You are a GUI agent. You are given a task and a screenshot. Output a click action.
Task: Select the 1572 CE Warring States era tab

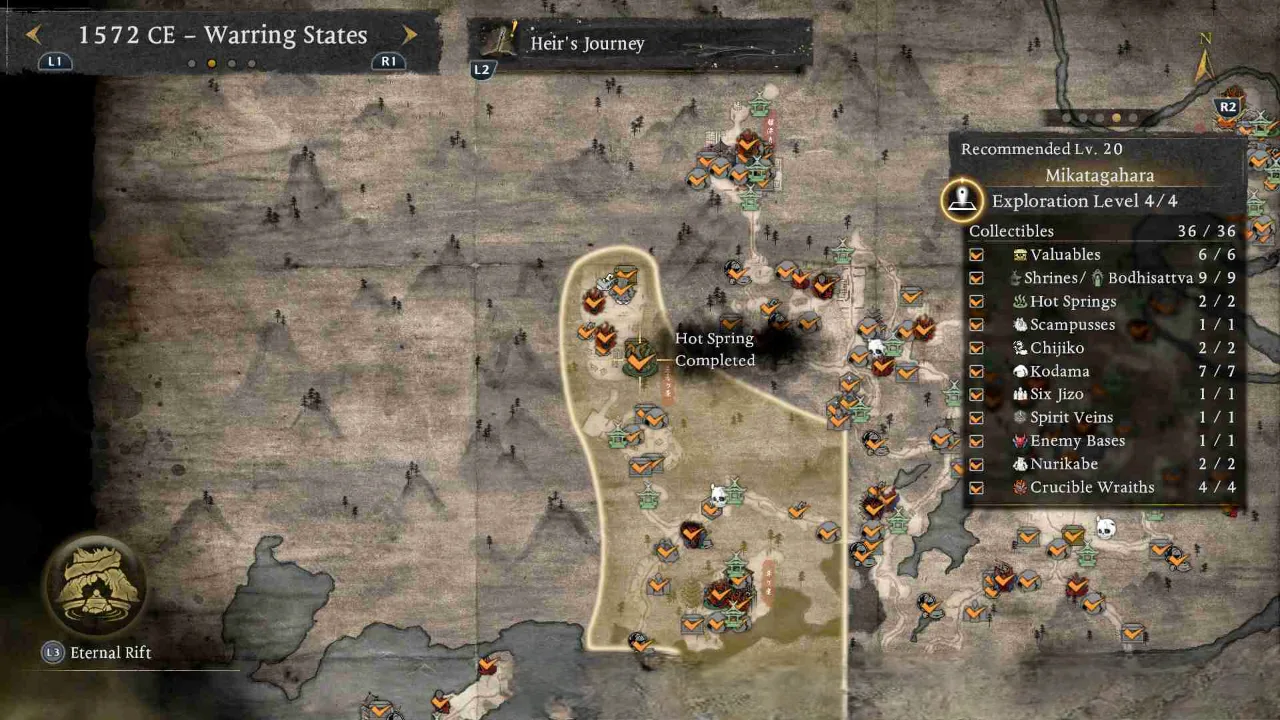222,34
